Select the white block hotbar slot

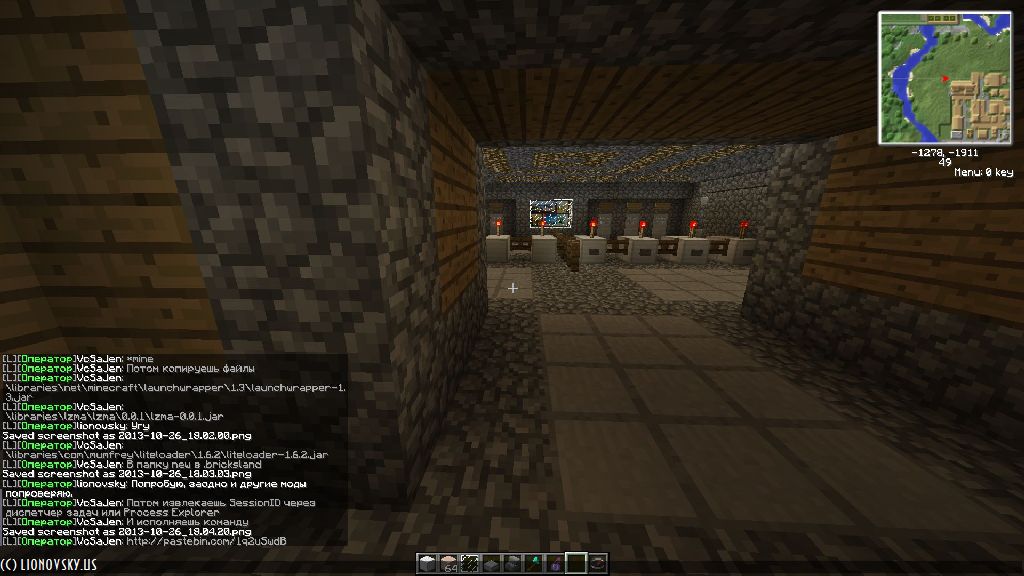click(x=427, y=563)
